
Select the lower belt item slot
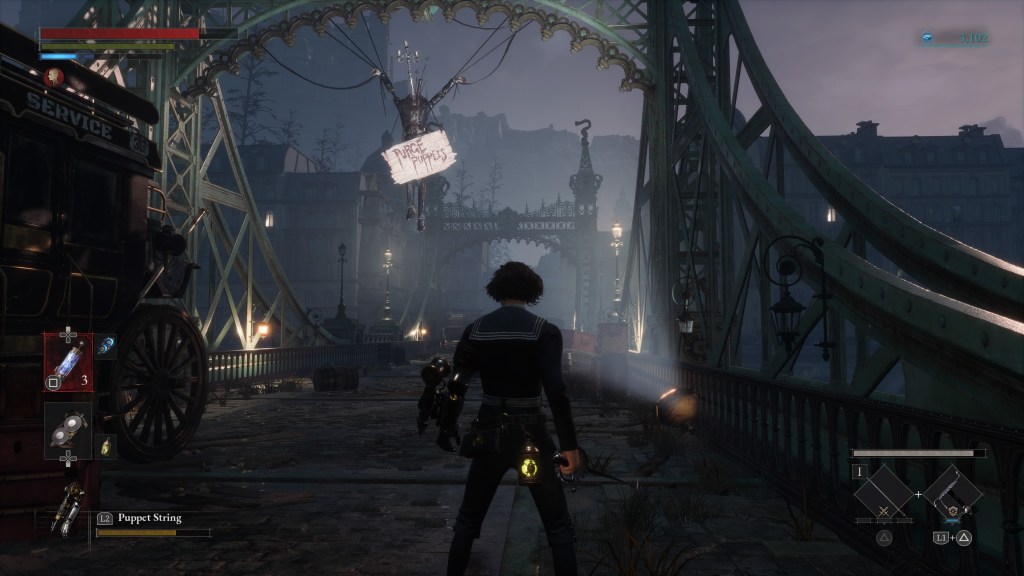click(x=68, y=427)
